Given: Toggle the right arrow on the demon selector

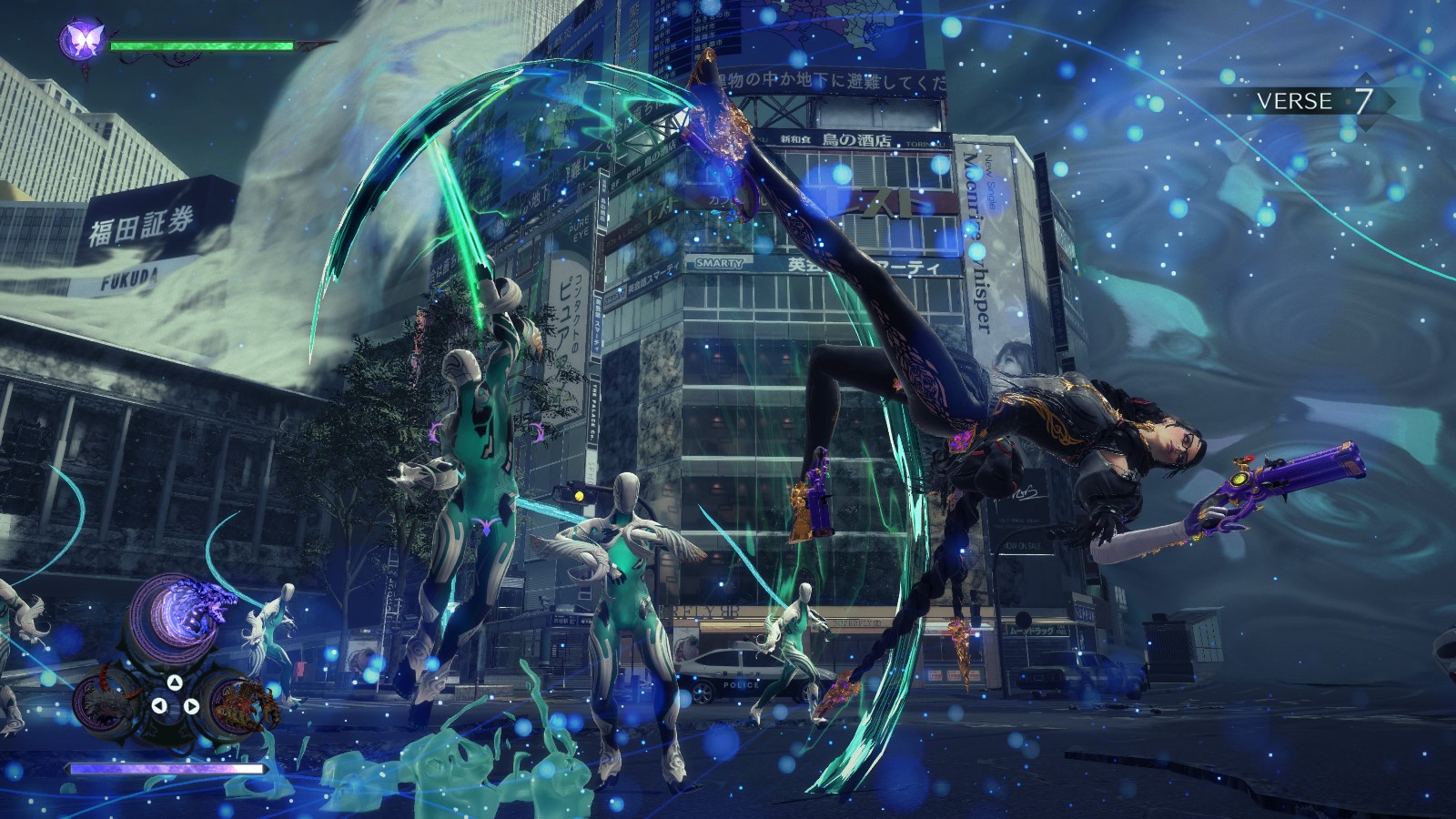Looking at the screenshot, I should pyautogui.click(x=191, y=706).
